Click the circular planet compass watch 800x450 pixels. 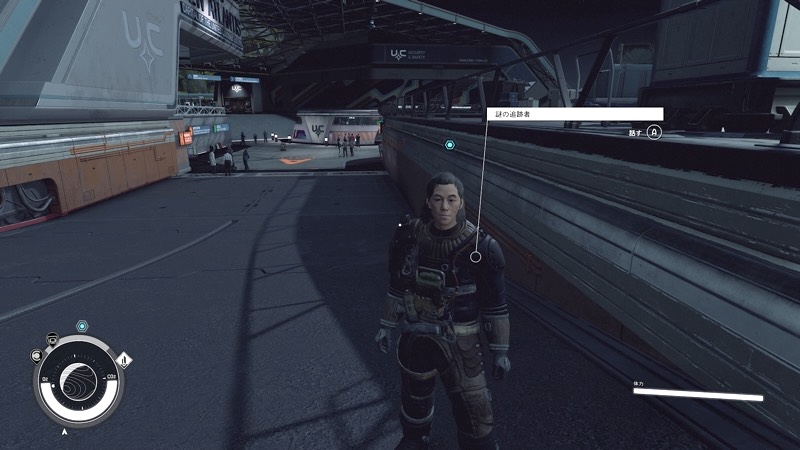click(x=77, y=381)
